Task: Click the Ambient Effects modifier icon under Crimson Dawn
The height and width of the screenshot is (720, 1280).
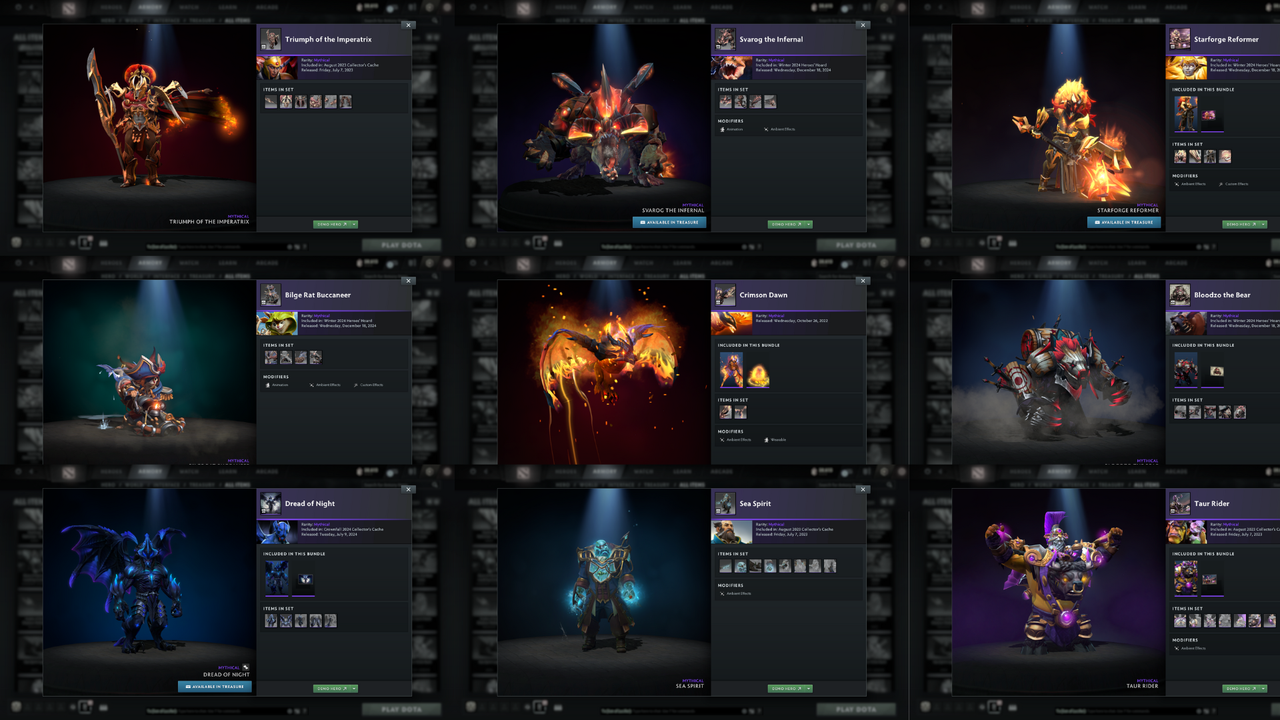Action: (722, 439)
